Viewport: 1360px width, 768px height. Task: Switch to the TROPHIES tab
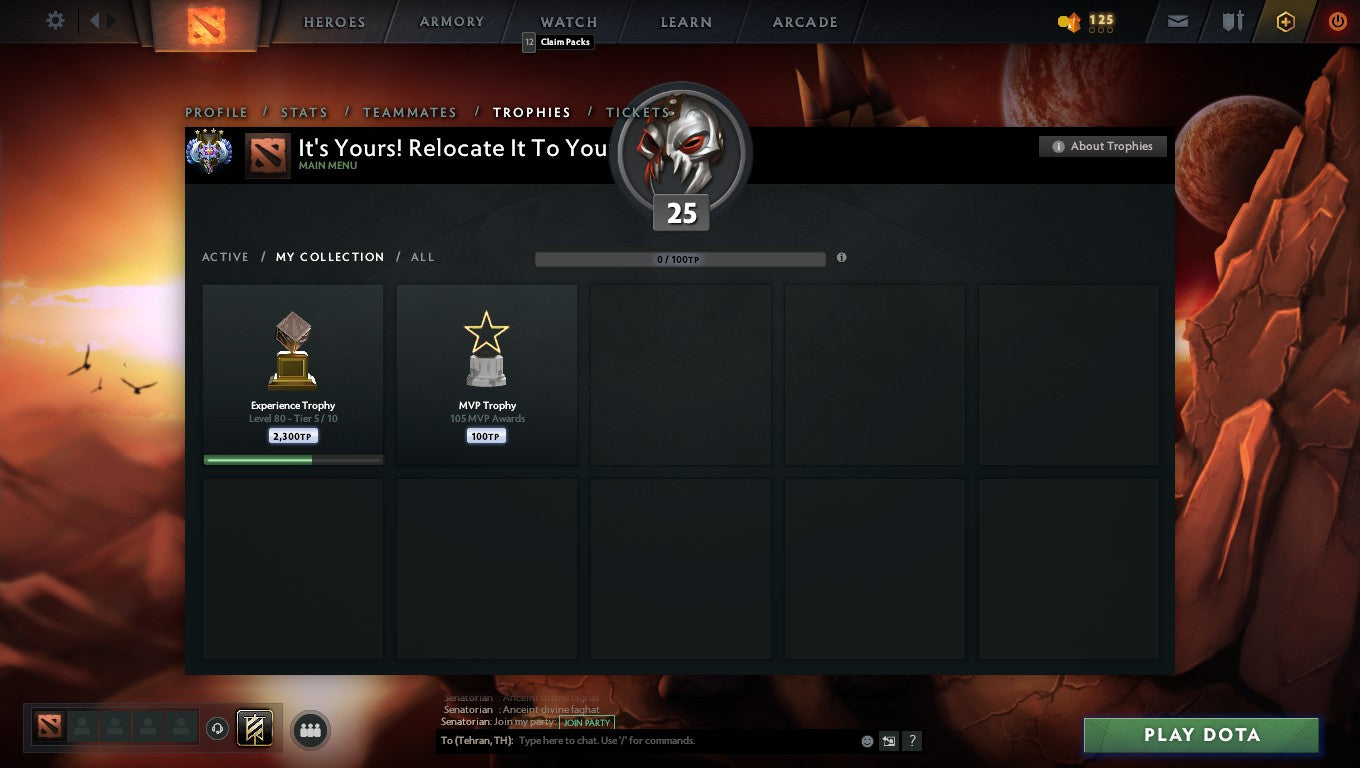(x=532, y=112)
